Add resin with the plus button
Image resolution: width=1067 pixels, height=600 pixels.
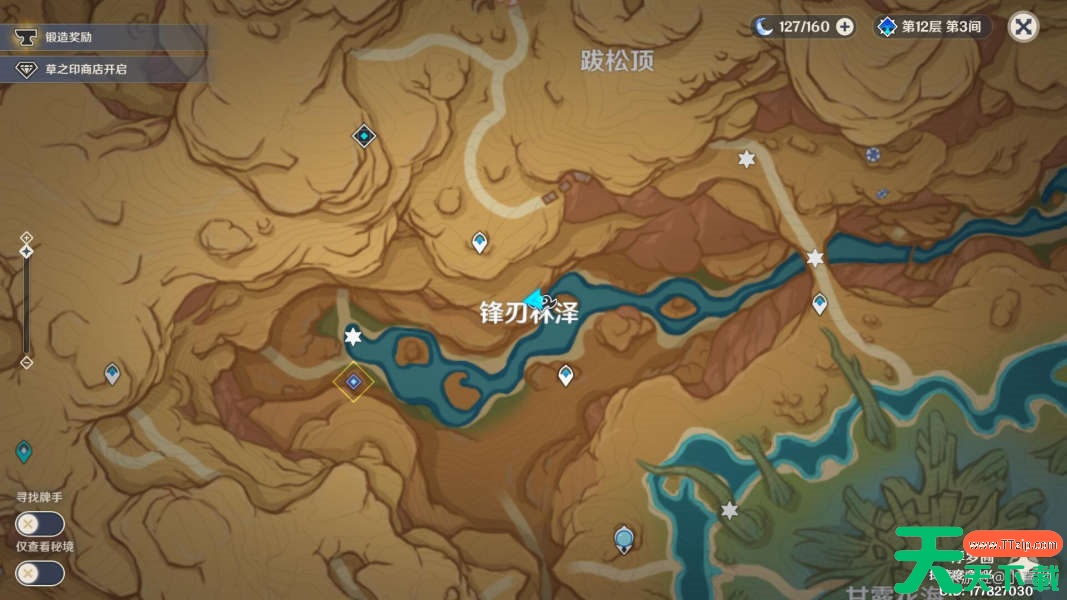[x=845, y=27]
